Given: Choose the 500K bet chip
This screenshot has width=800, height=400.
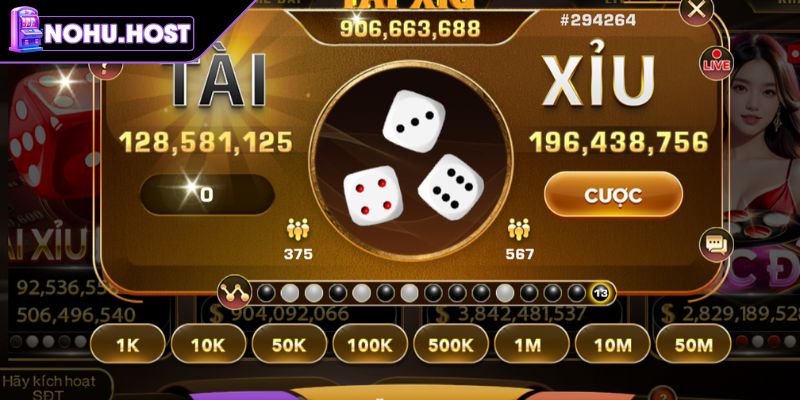Looking at the screenshot, I should 450,346.
